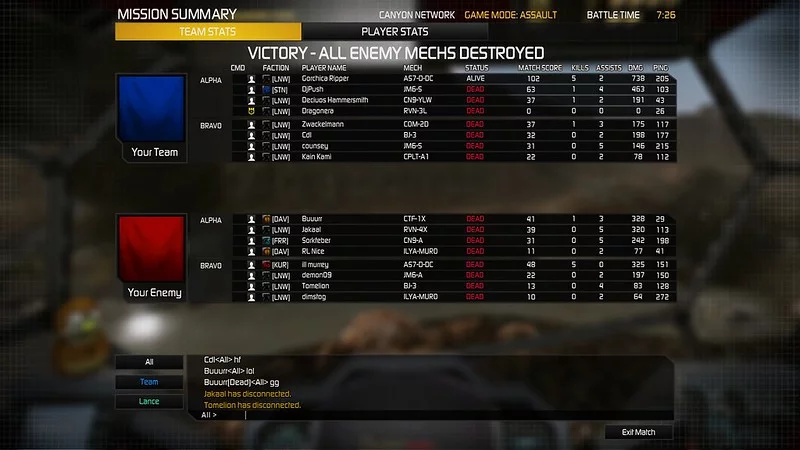This screenshot has width=800, height=450.
Task: Exit the match
Action: click(x=639, y=432)
